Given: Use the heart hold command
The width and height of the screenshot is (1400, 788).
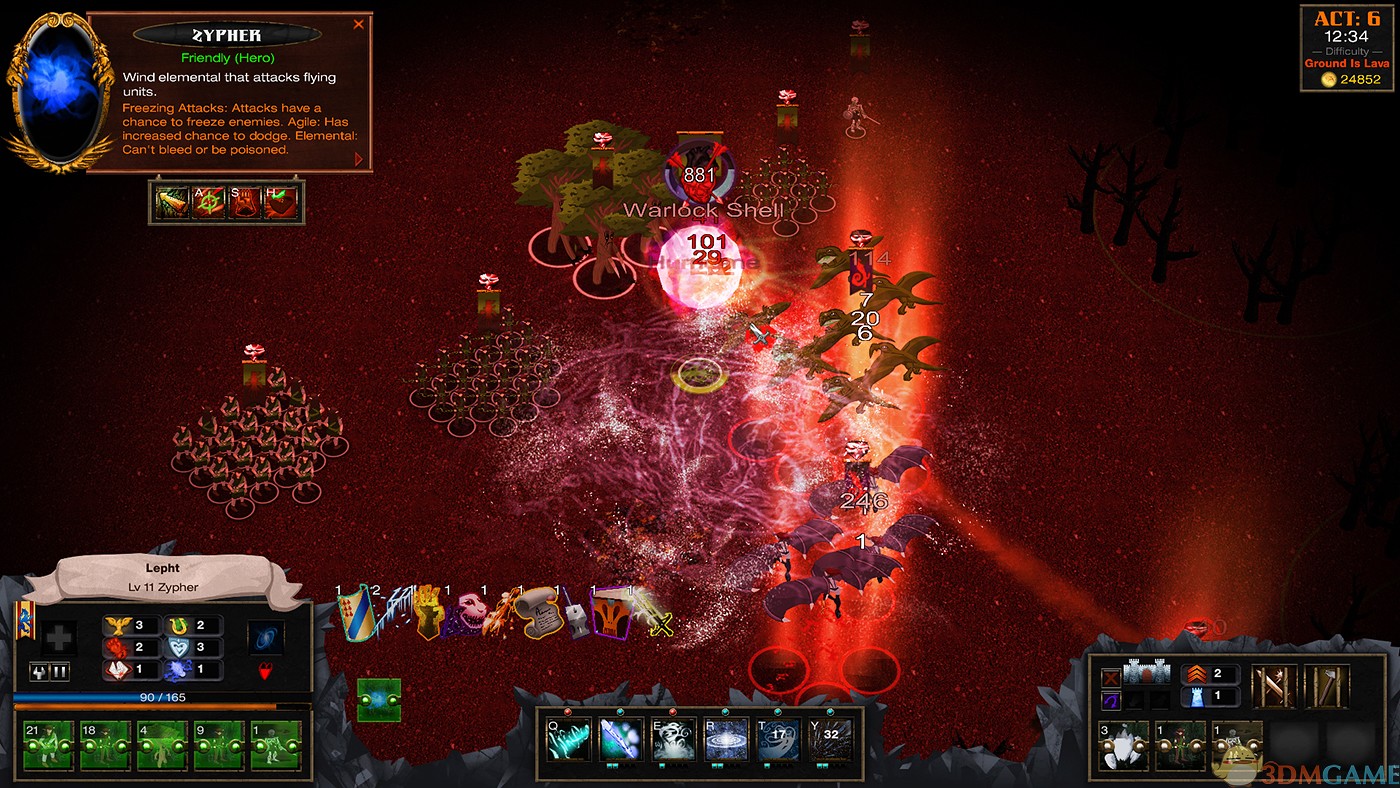Looking at the screenshot, I should click(281, 203).
